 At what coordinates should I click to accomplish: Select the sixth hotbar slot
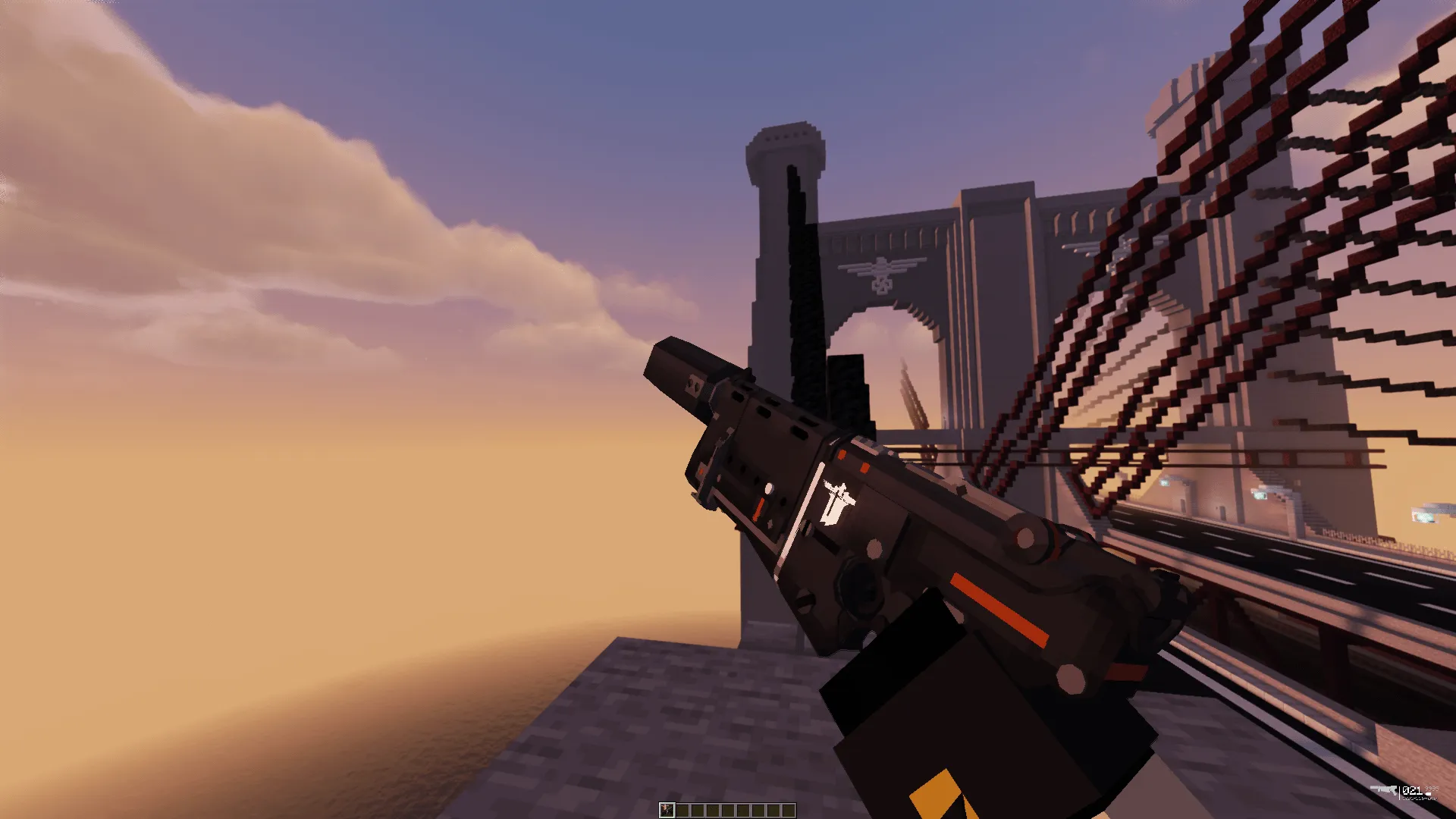pyautogui.click(x=743, y=810)
